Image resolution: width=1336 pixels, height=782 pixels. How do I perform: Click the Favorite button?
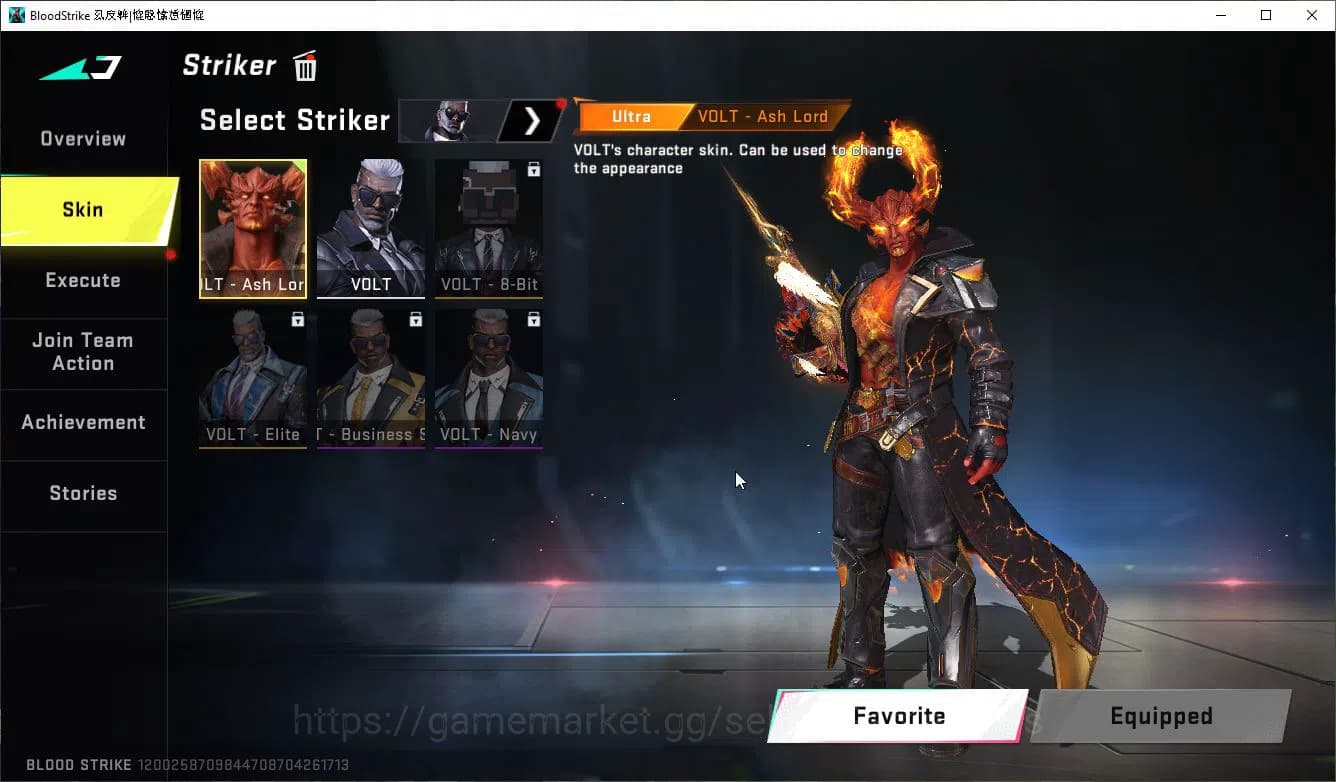[897, 716]
